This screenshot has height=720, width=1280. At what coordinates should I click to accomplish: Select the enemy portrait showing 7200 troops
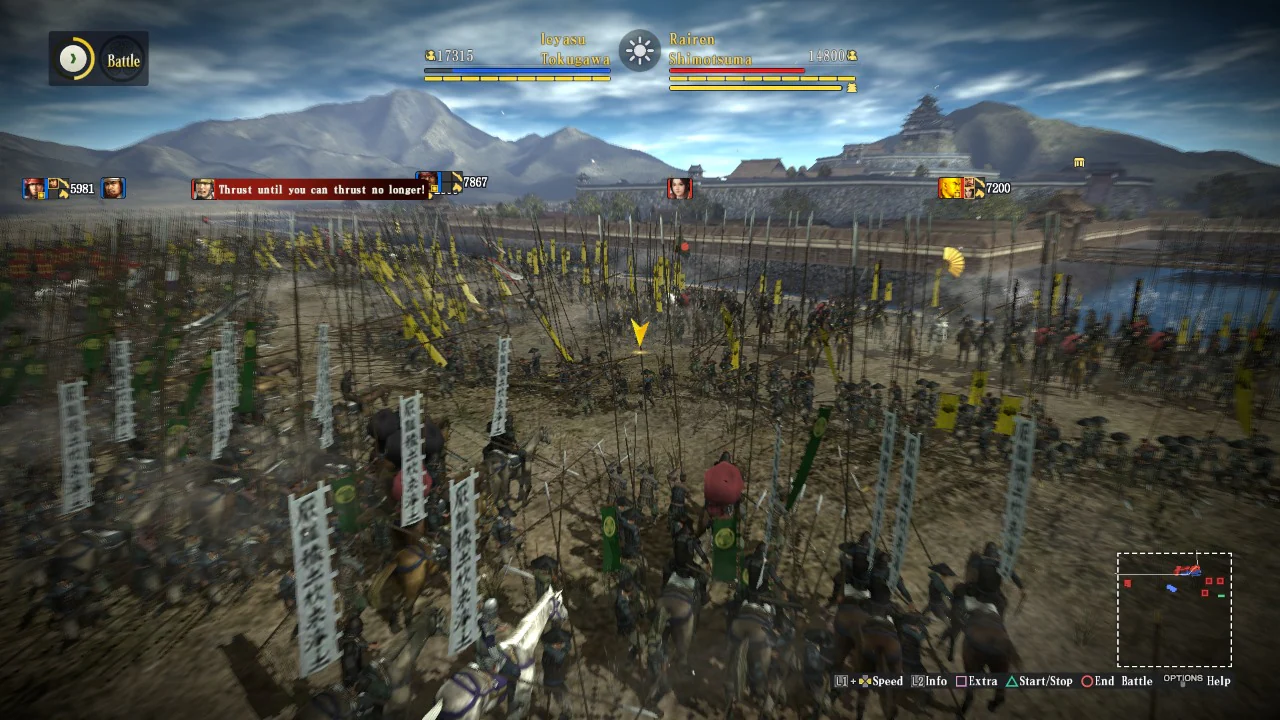951,188
